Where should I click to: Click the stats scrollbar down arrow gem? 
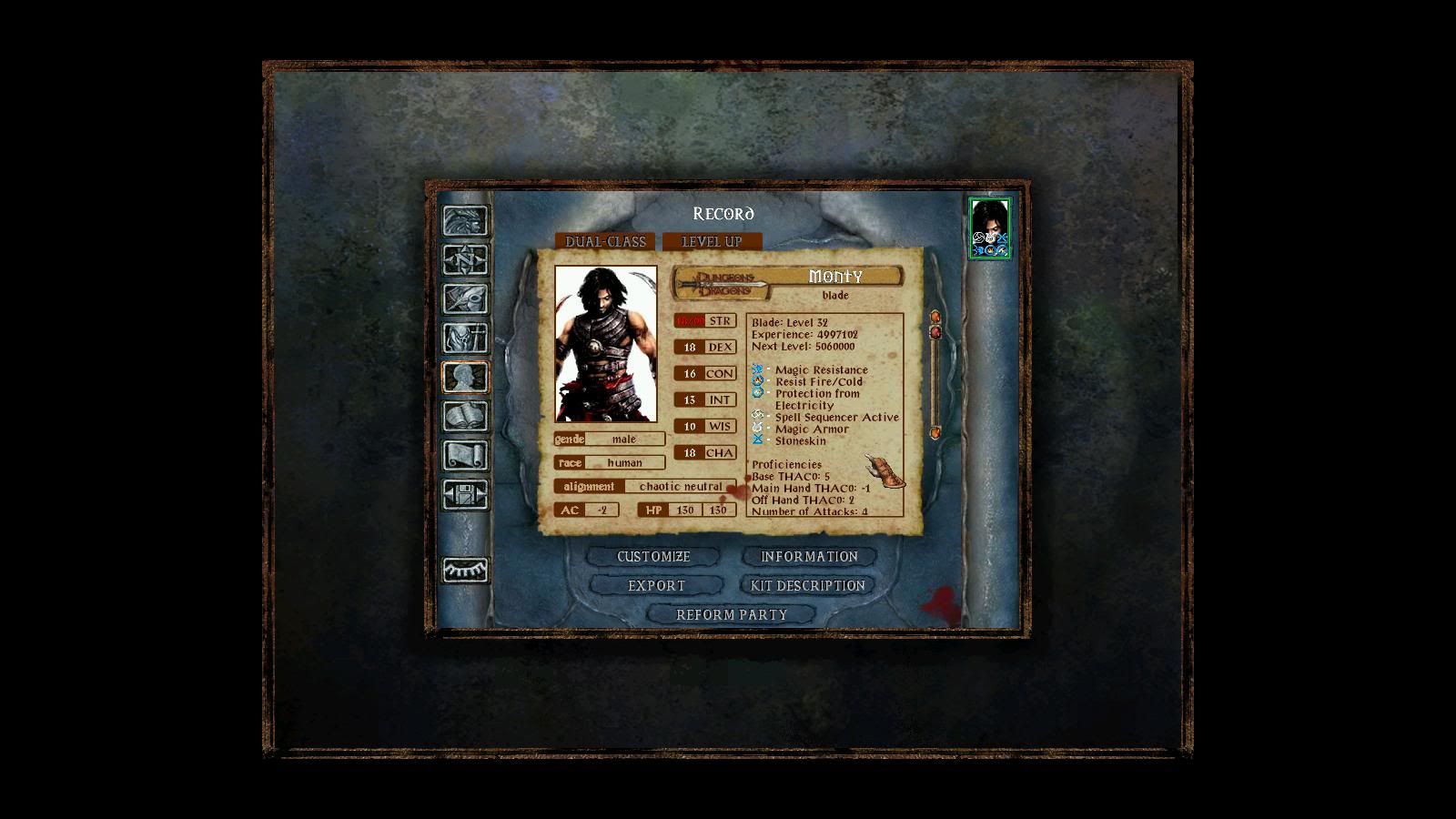click(x=935, y=432)
